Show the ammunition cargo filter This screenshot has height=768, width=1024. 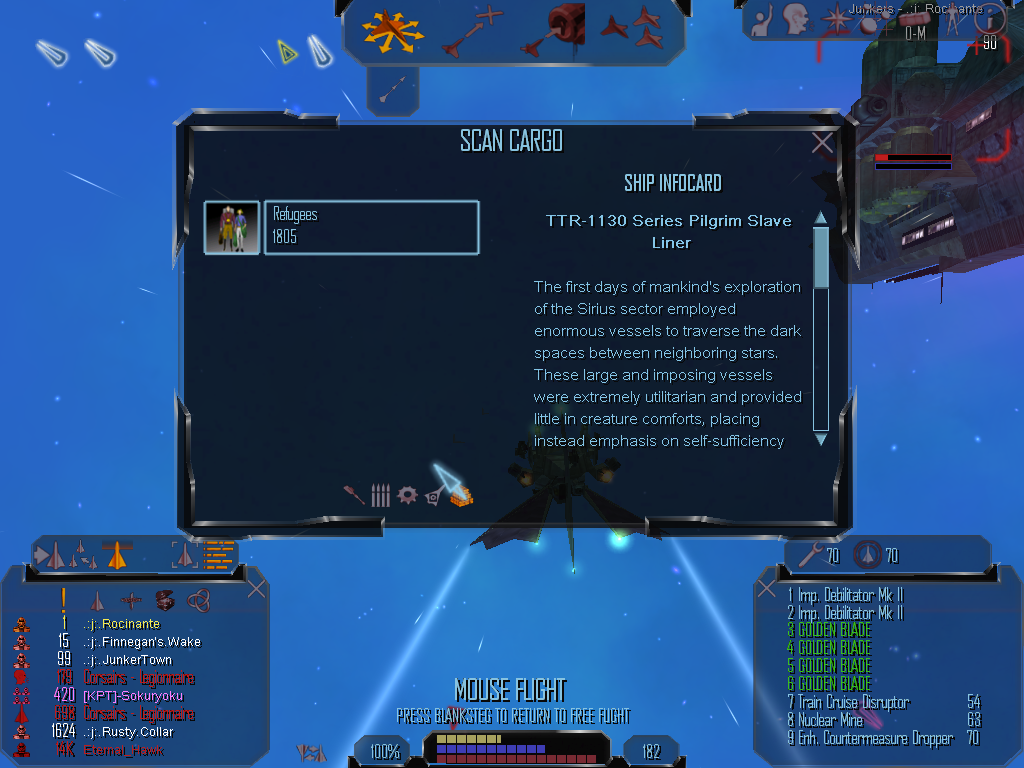[380, 495]
